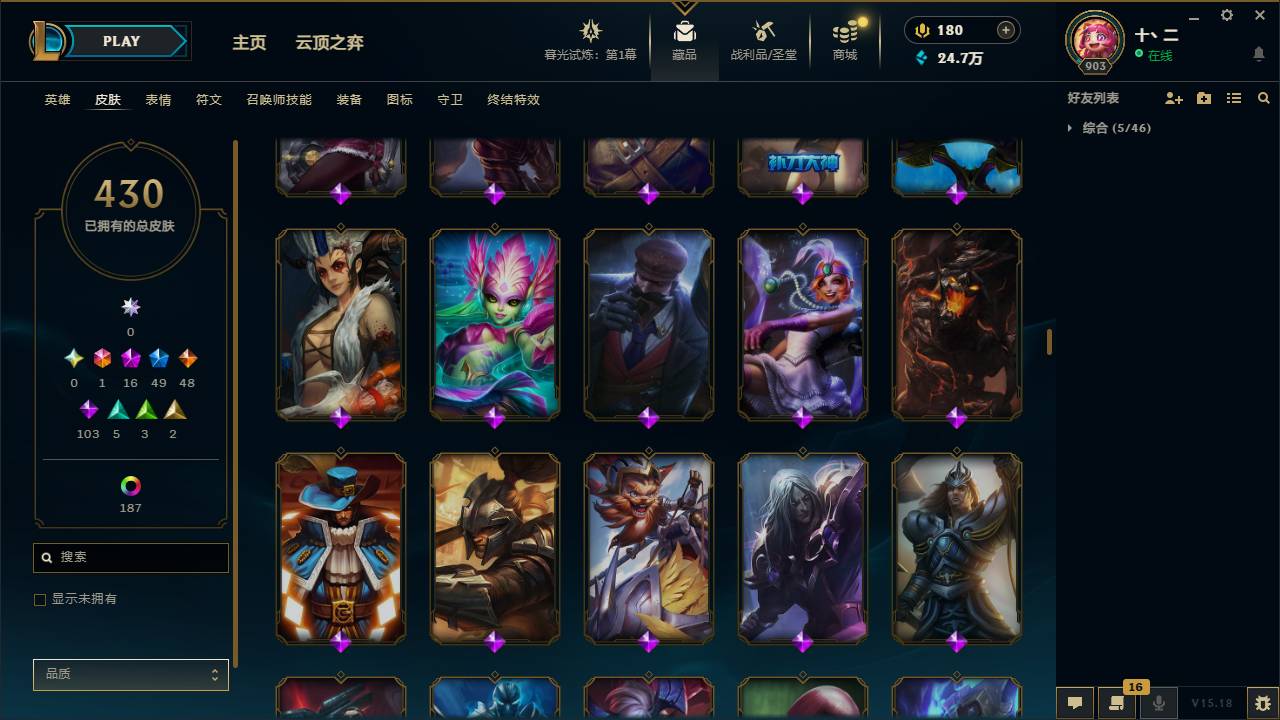Toggle the microphone mute button

coord(1159,703)
